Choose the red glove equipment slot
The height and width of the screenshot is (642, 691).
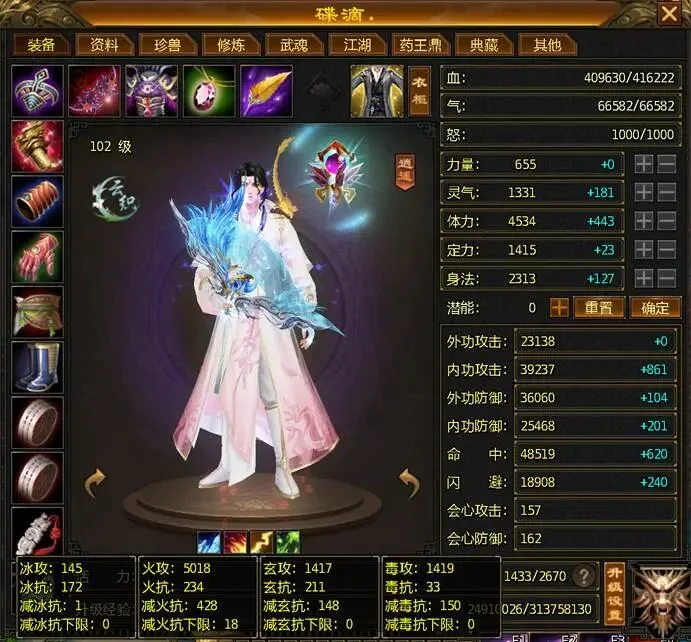[x=38, y=257]
